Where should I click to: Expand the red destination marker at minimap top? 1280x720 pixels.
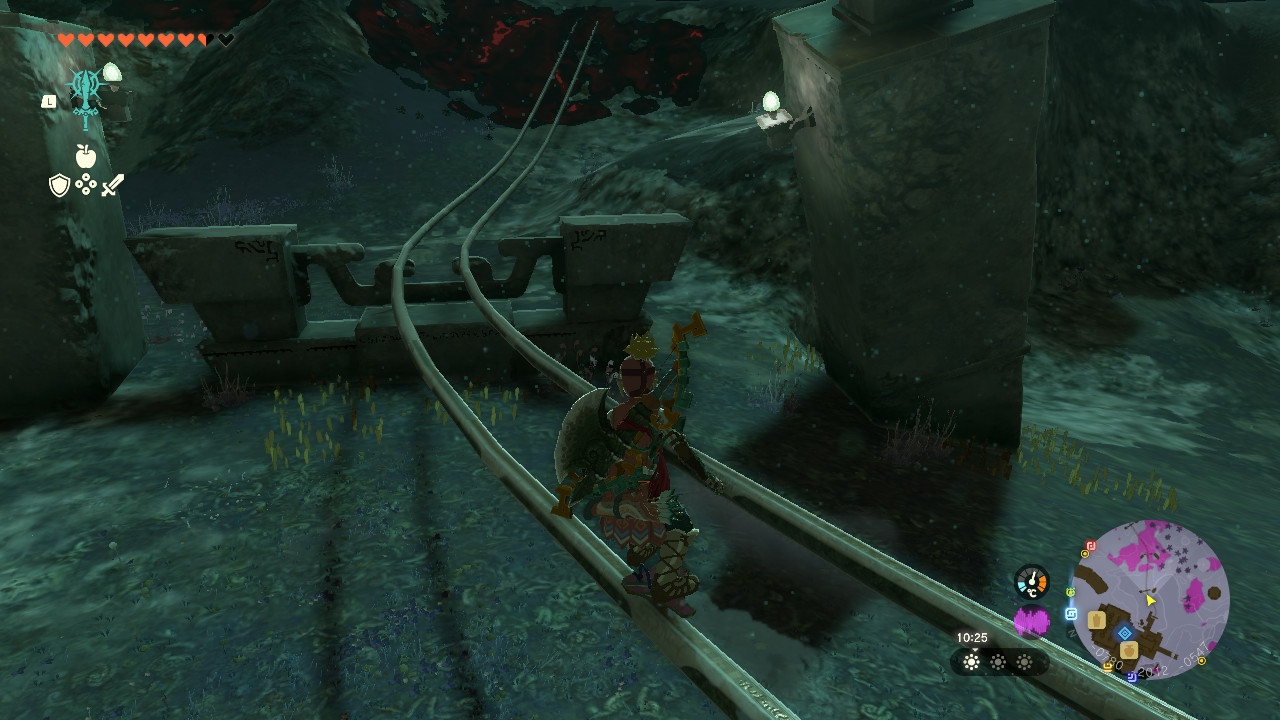click(x=1090, y=545)
